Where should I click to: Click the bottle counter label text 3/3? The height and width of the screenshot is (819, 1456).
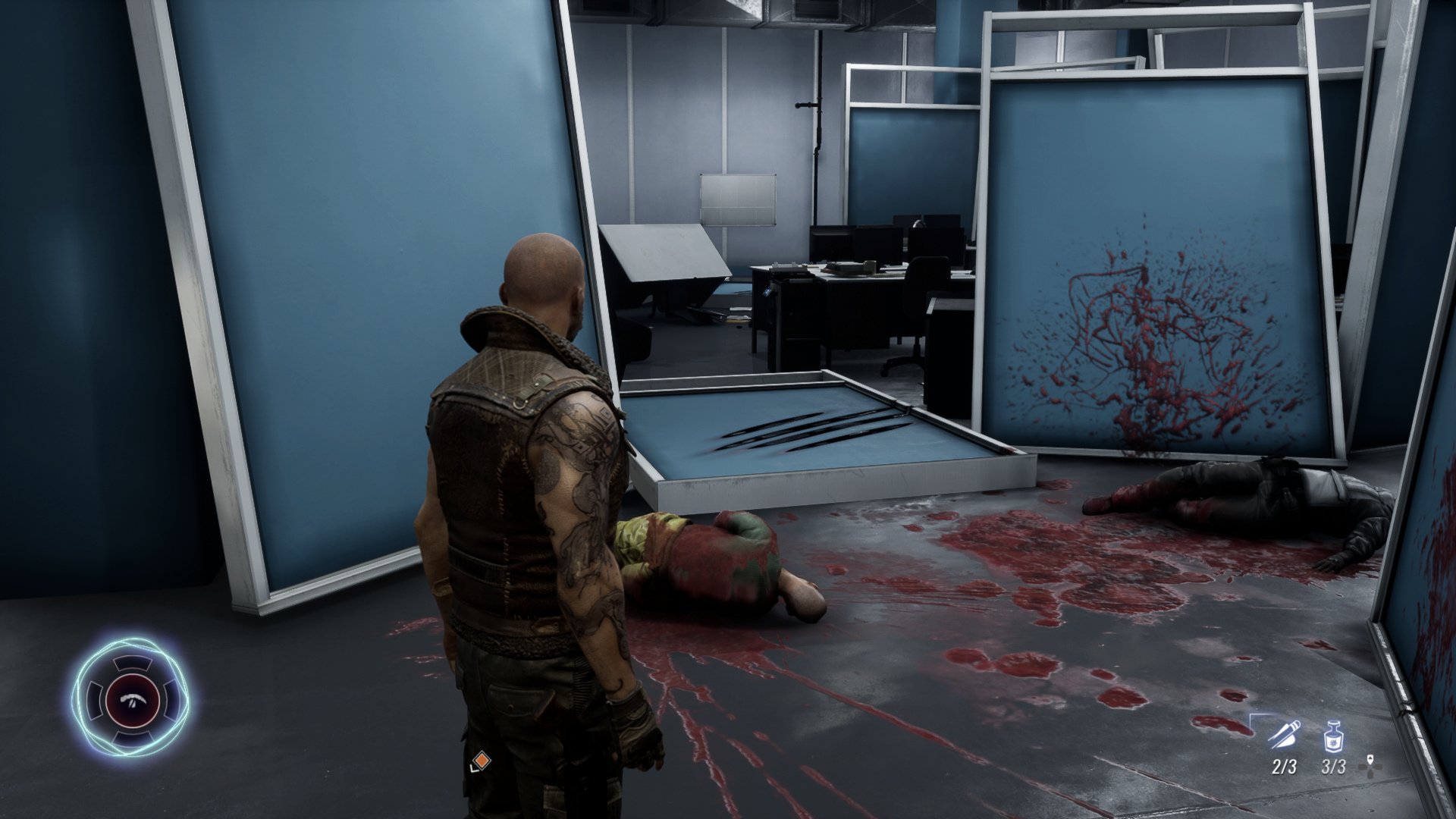1333,767
